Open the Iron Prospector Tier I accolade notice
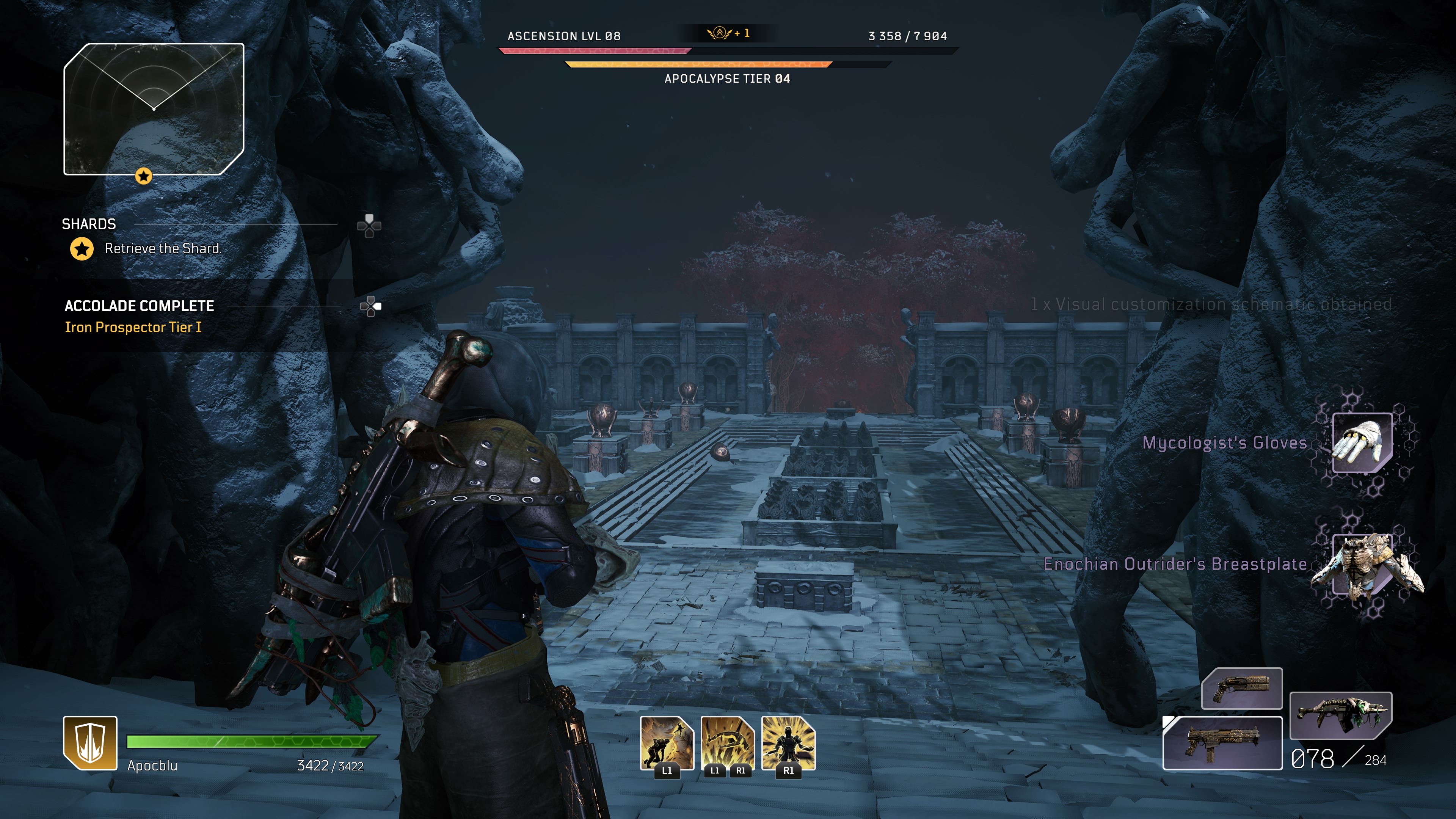Image resolution: width=1456 pixels, height=819 pixels. point(133,327)
